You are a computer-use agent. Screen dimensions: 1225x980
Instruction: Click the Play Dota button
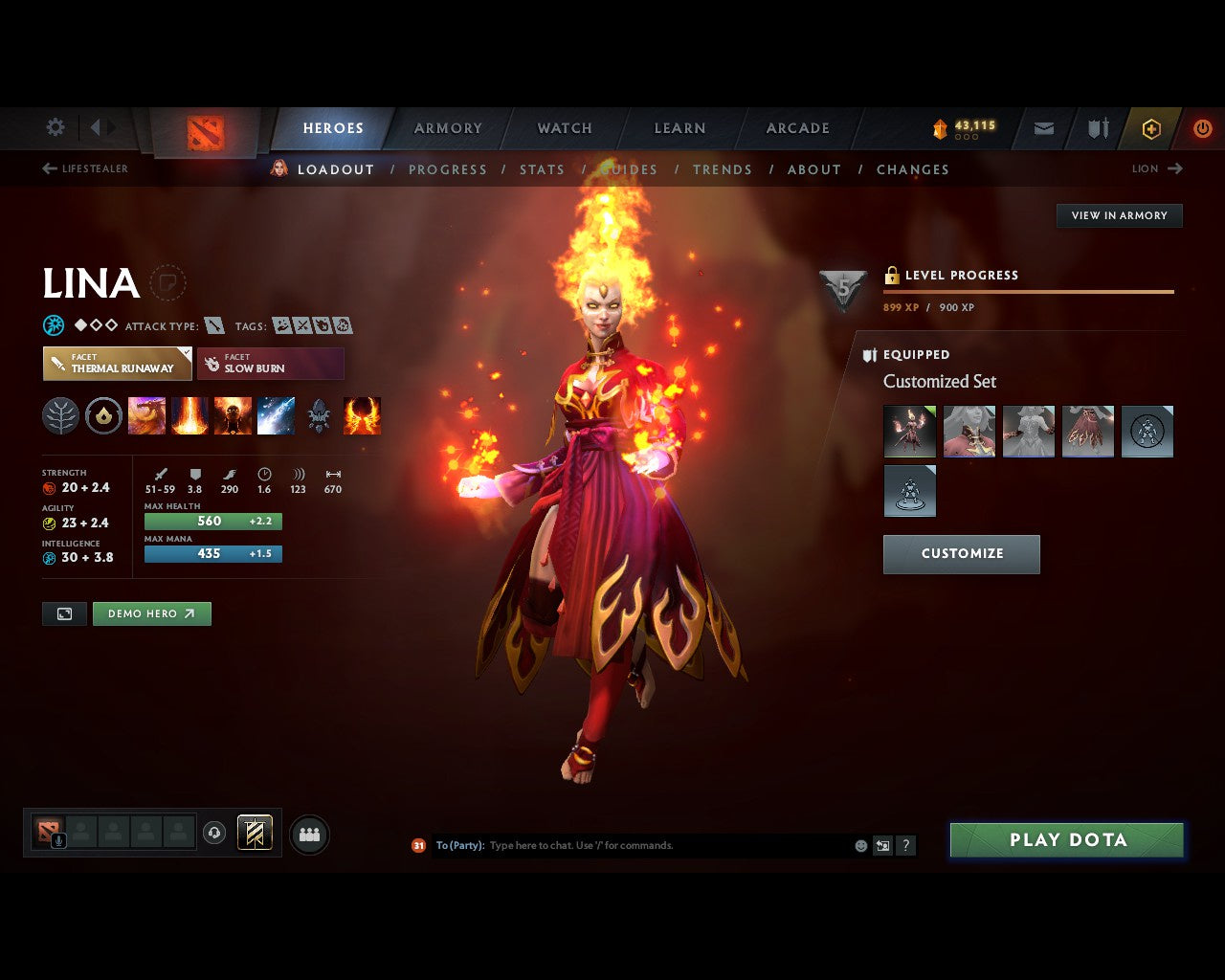(1066, 839)
